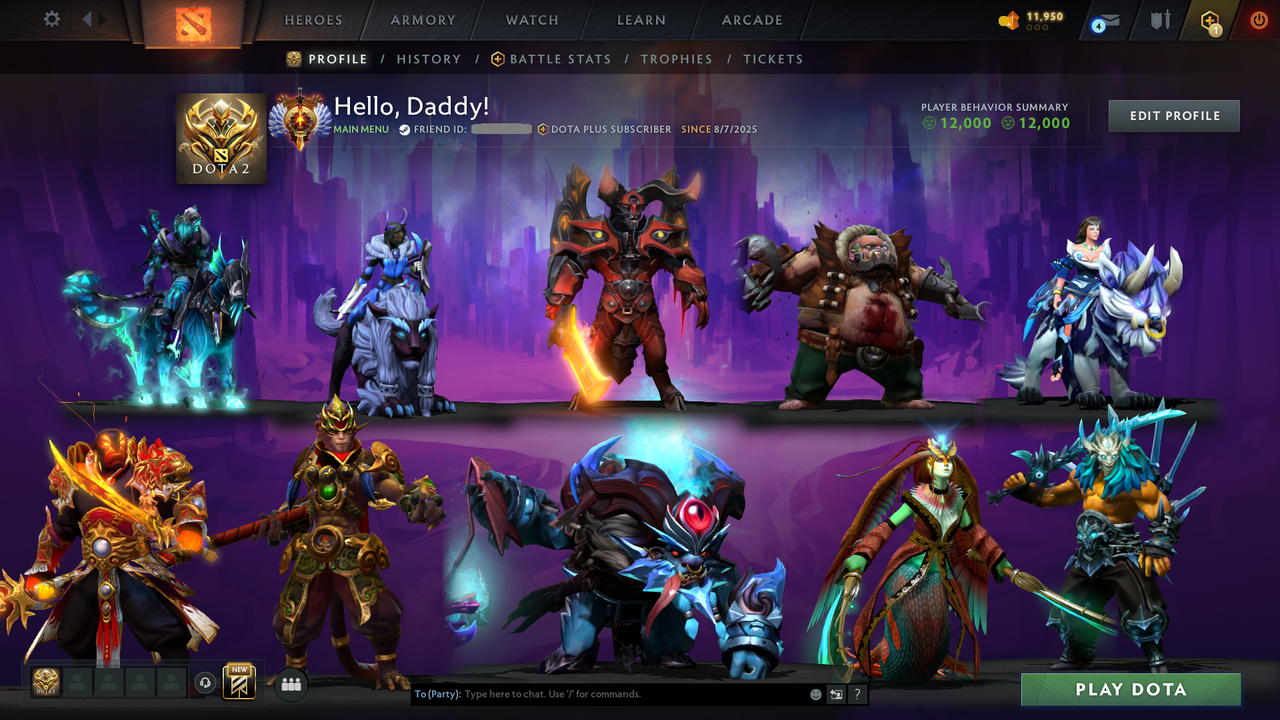Image resolution: width=1280 pixels, height=720 pixels.
Task: Click the power exit icon
Action: (1258, 19)
